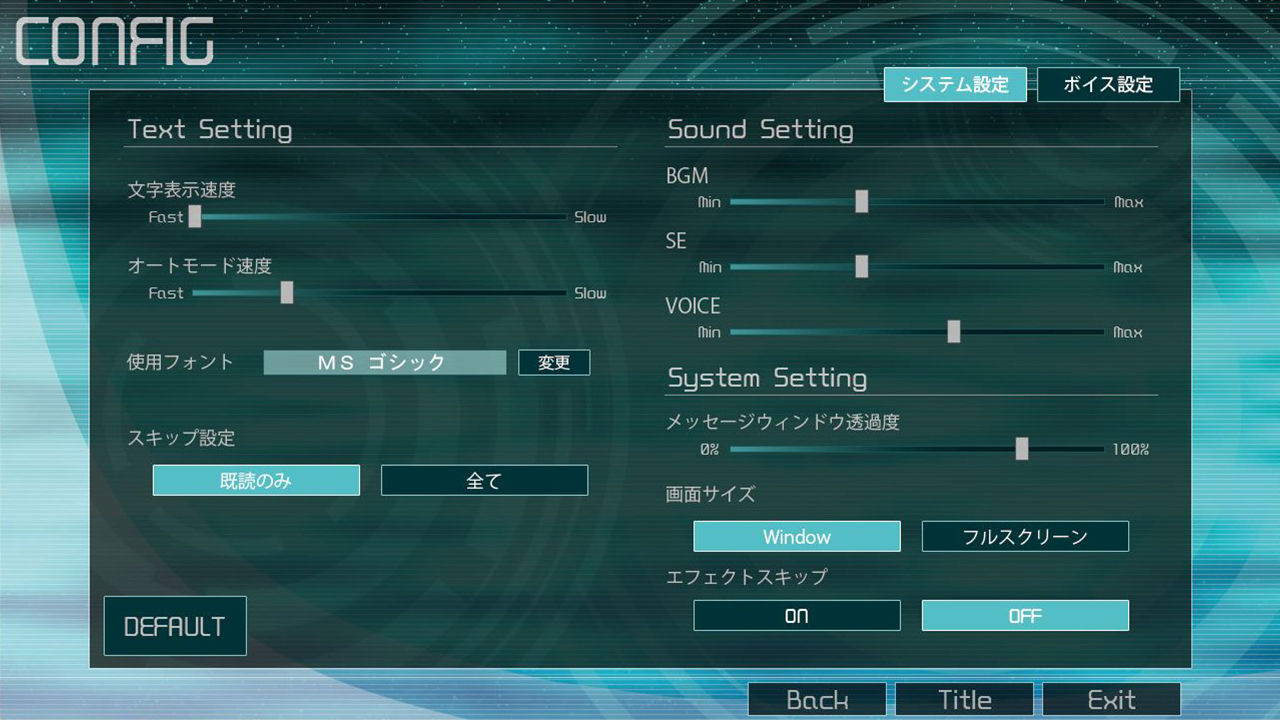Set the VOICE volume slider
The height and width of the screenshot is (720, 1280).
955,331
